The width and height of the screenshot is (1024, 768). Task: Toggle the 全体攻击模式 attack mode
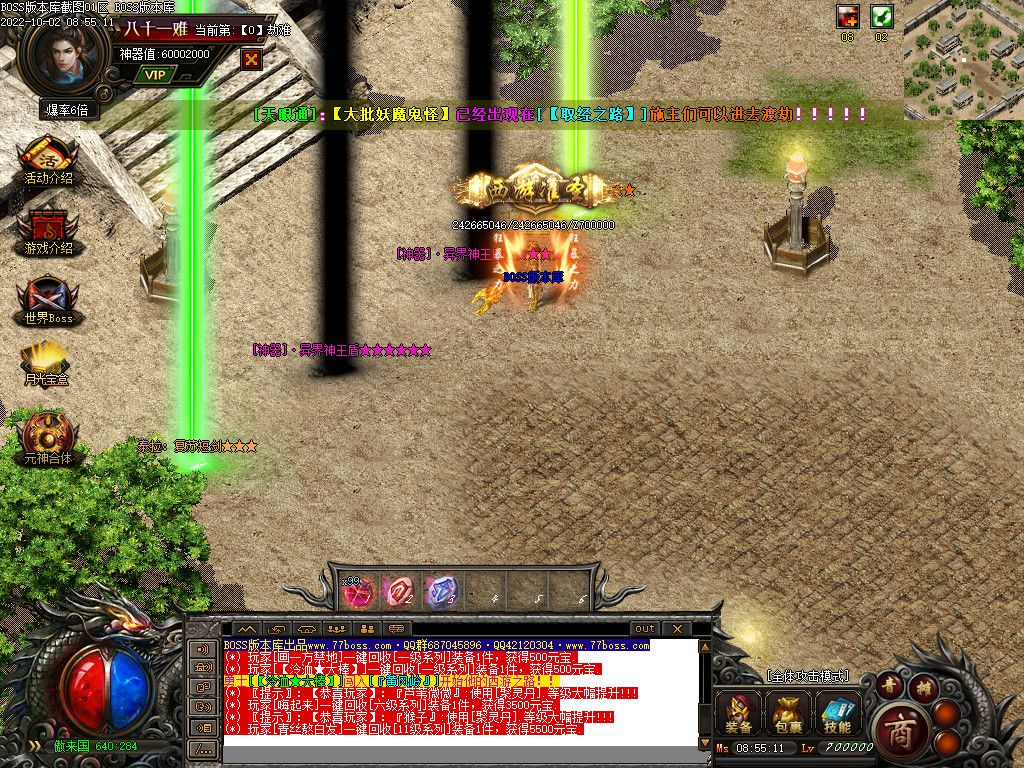(x=807, y=677)
